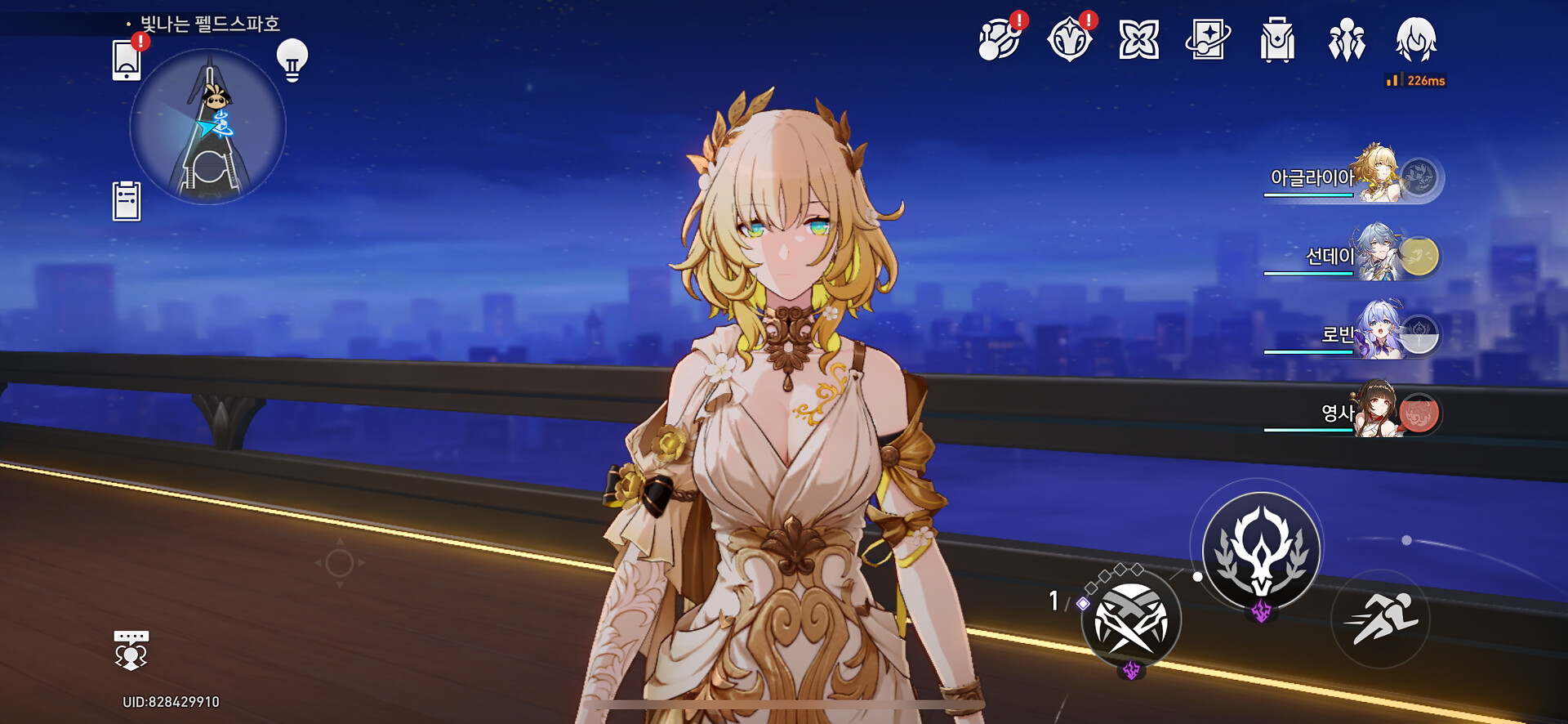Screen dimensions: 1568x724
Task: Open the mission clipboard icon
Action: pos(127,201)
